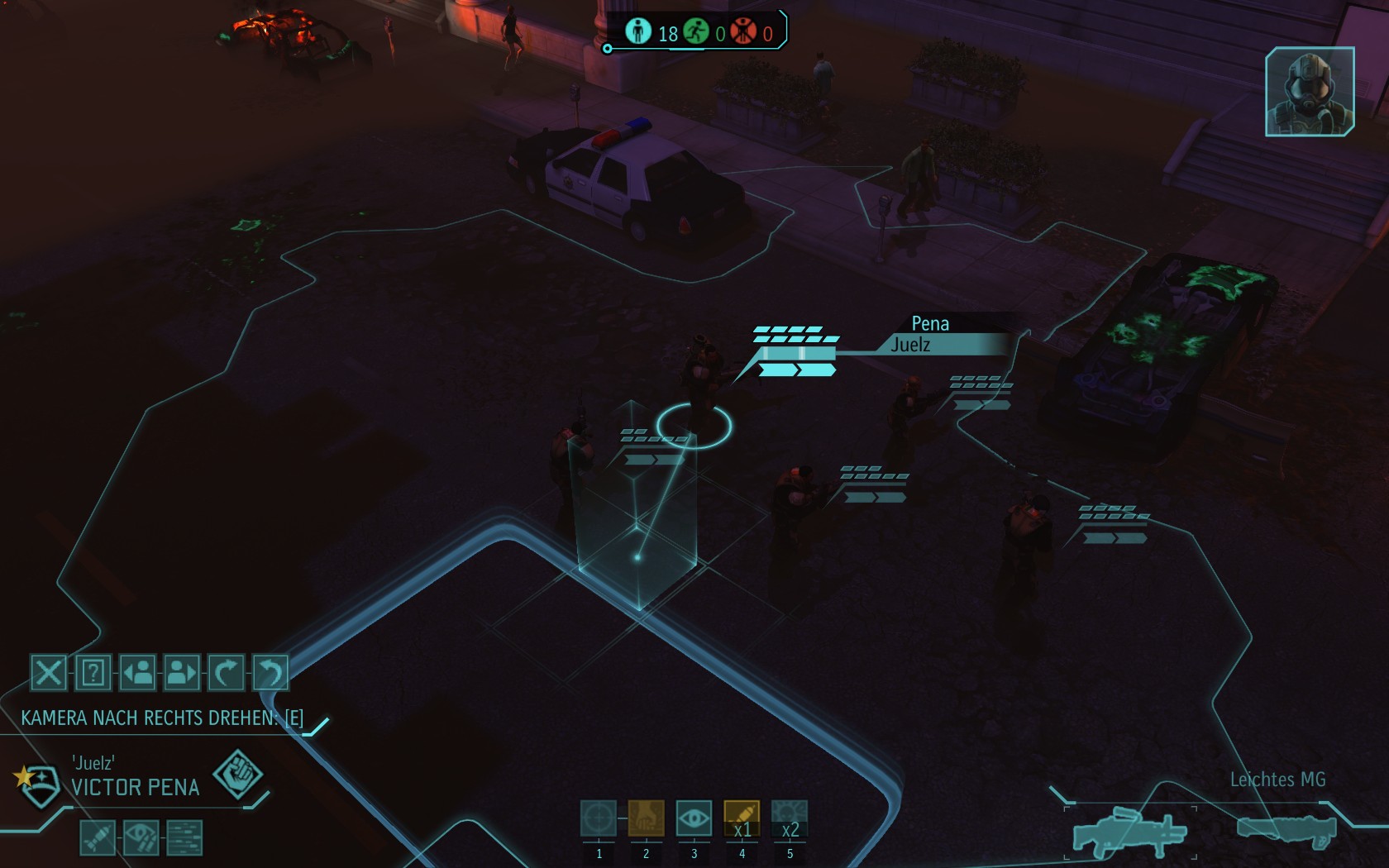Image resolution: width=1389 pixels, height=868 pixels.
Task: Switch to the next soldier arrow button
Action: pyautogui.click(x=182, y=673)
